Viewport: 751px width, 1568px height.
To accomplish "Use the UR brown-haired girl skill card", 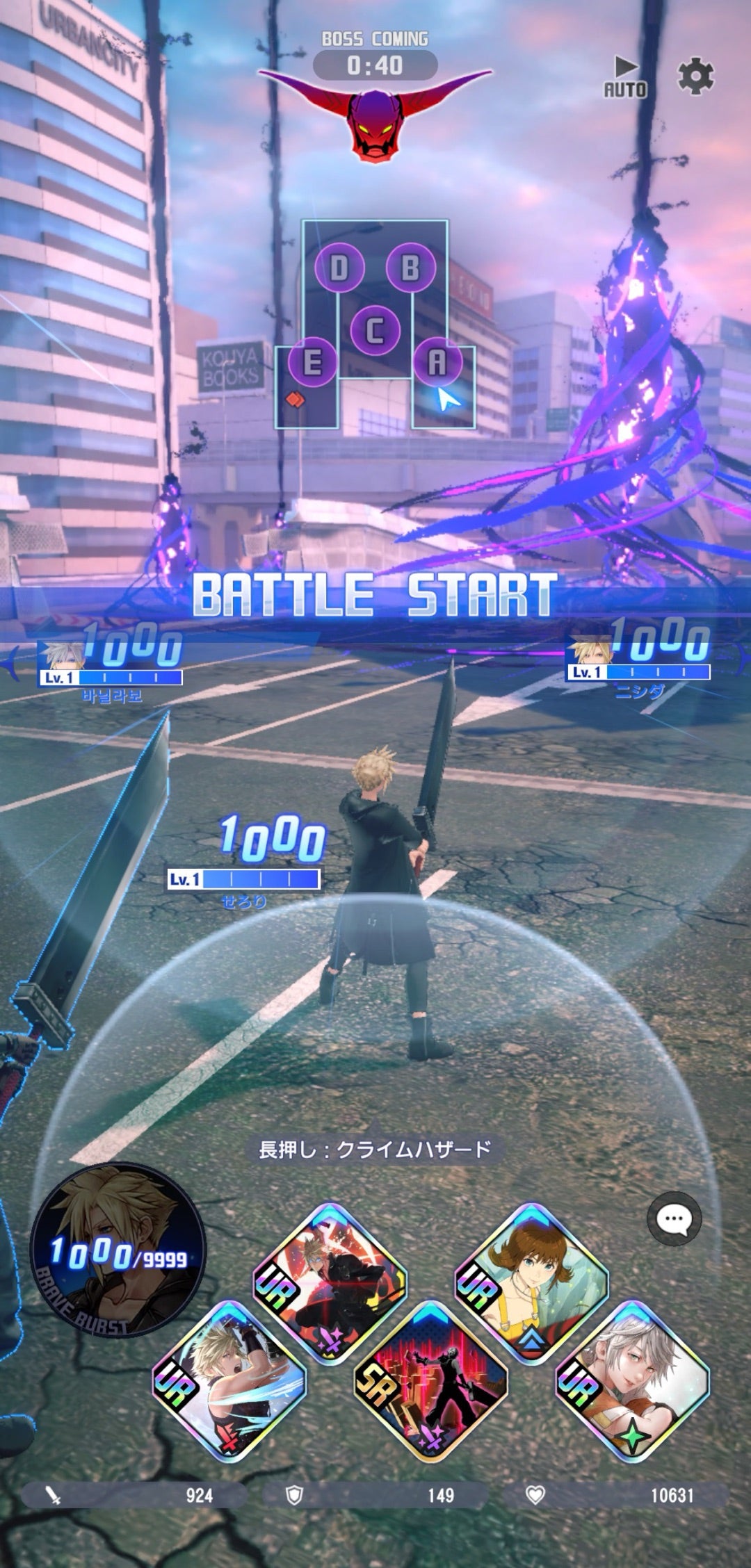I will 531,1281.
